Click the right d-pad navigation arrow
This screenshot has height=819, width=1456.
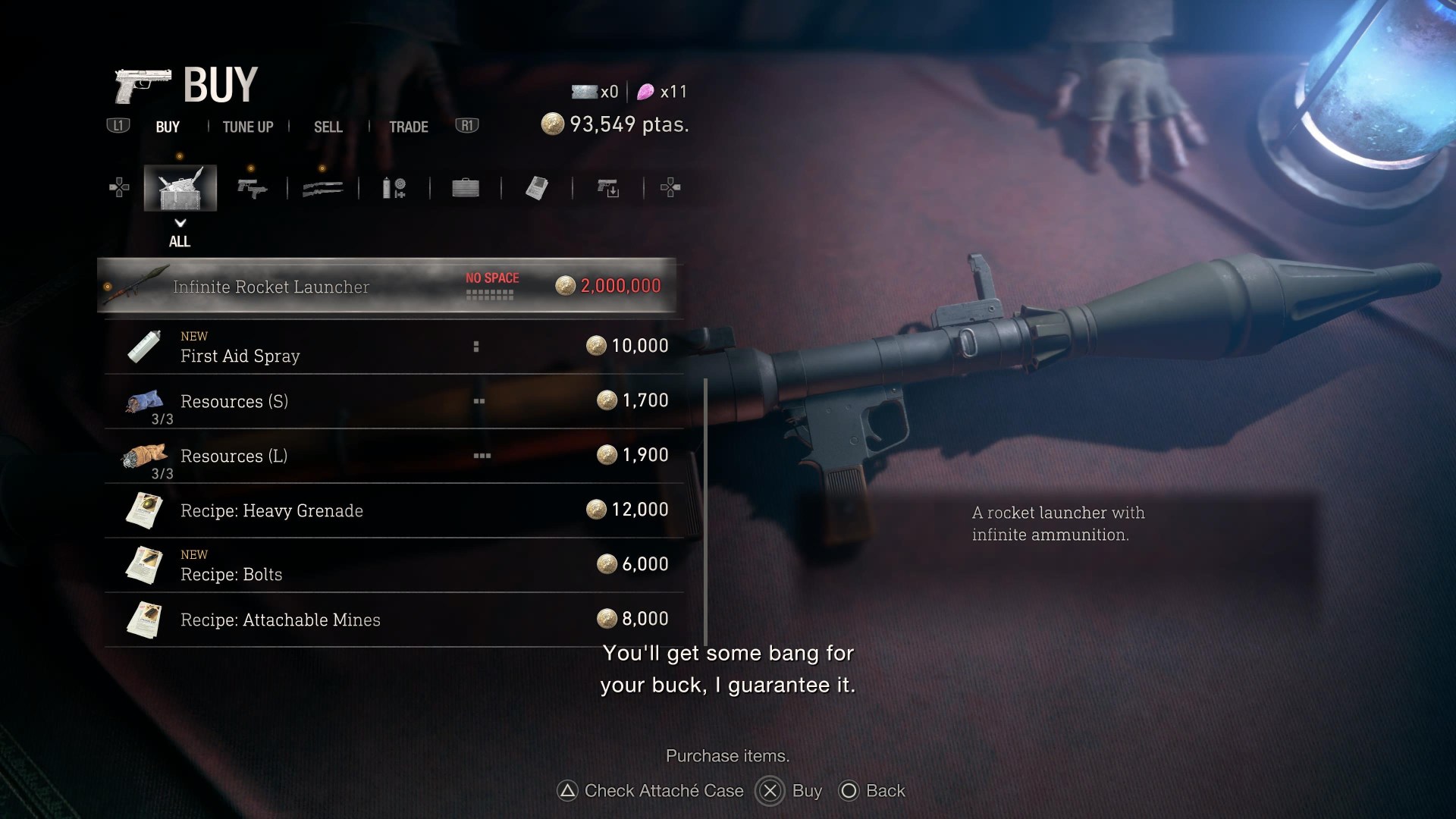670,187
